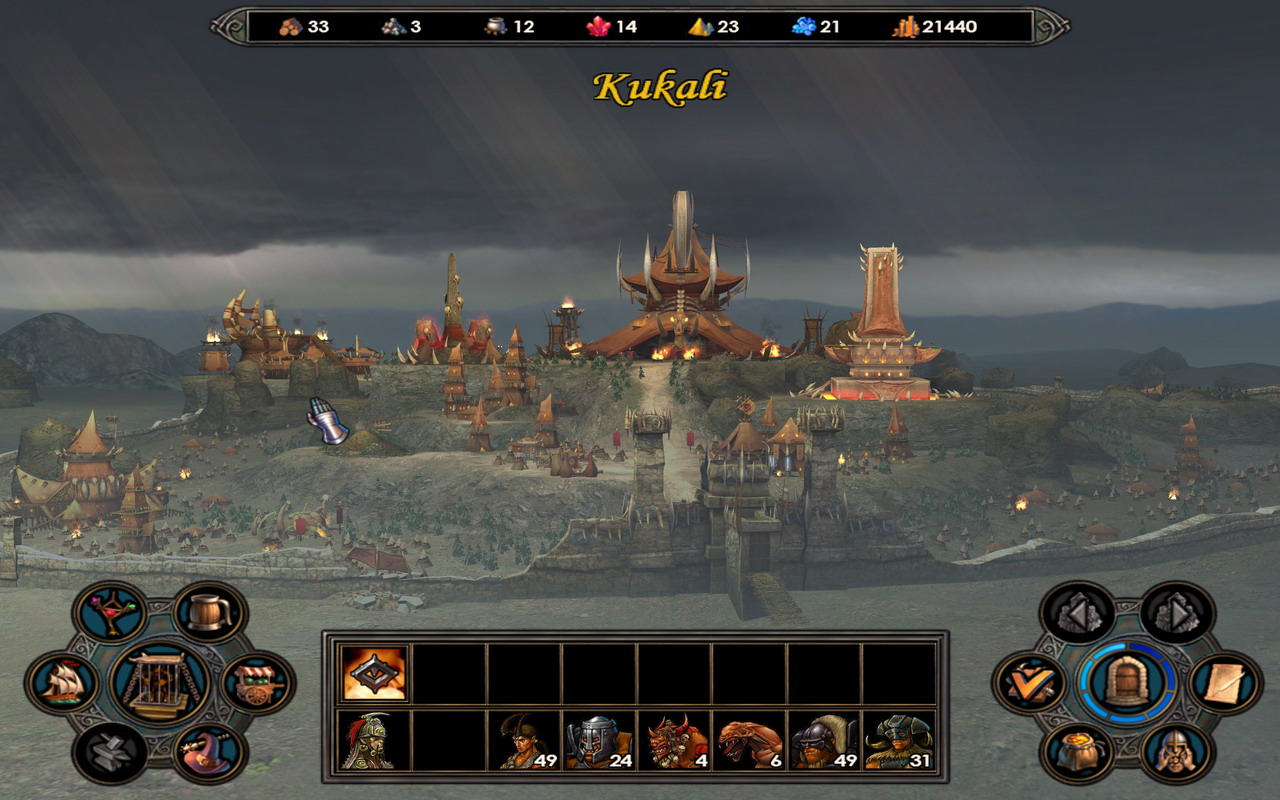Switch to the previous town with the left arrow
Viewport: 1280px width, 800px height.
coord(1079,612)
